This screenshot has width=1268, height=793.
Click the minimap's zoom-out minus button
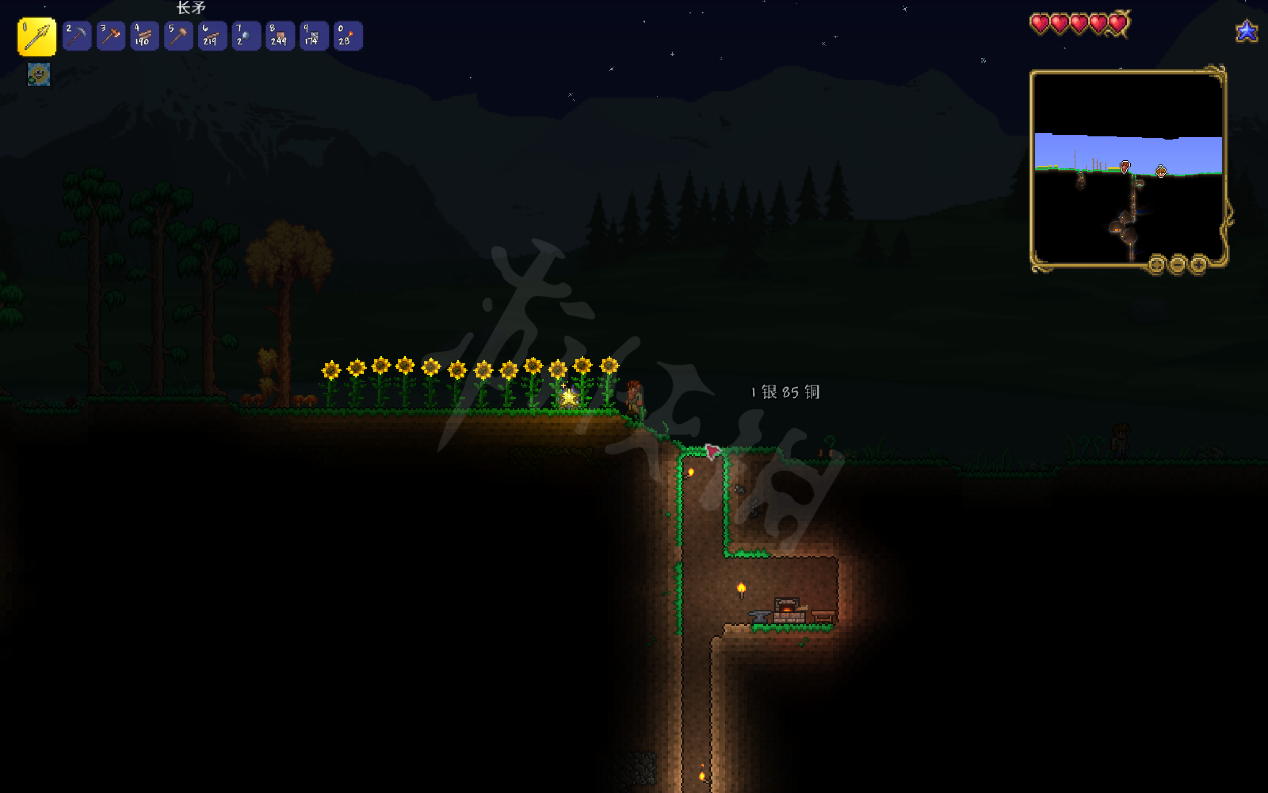(1177, 265)
